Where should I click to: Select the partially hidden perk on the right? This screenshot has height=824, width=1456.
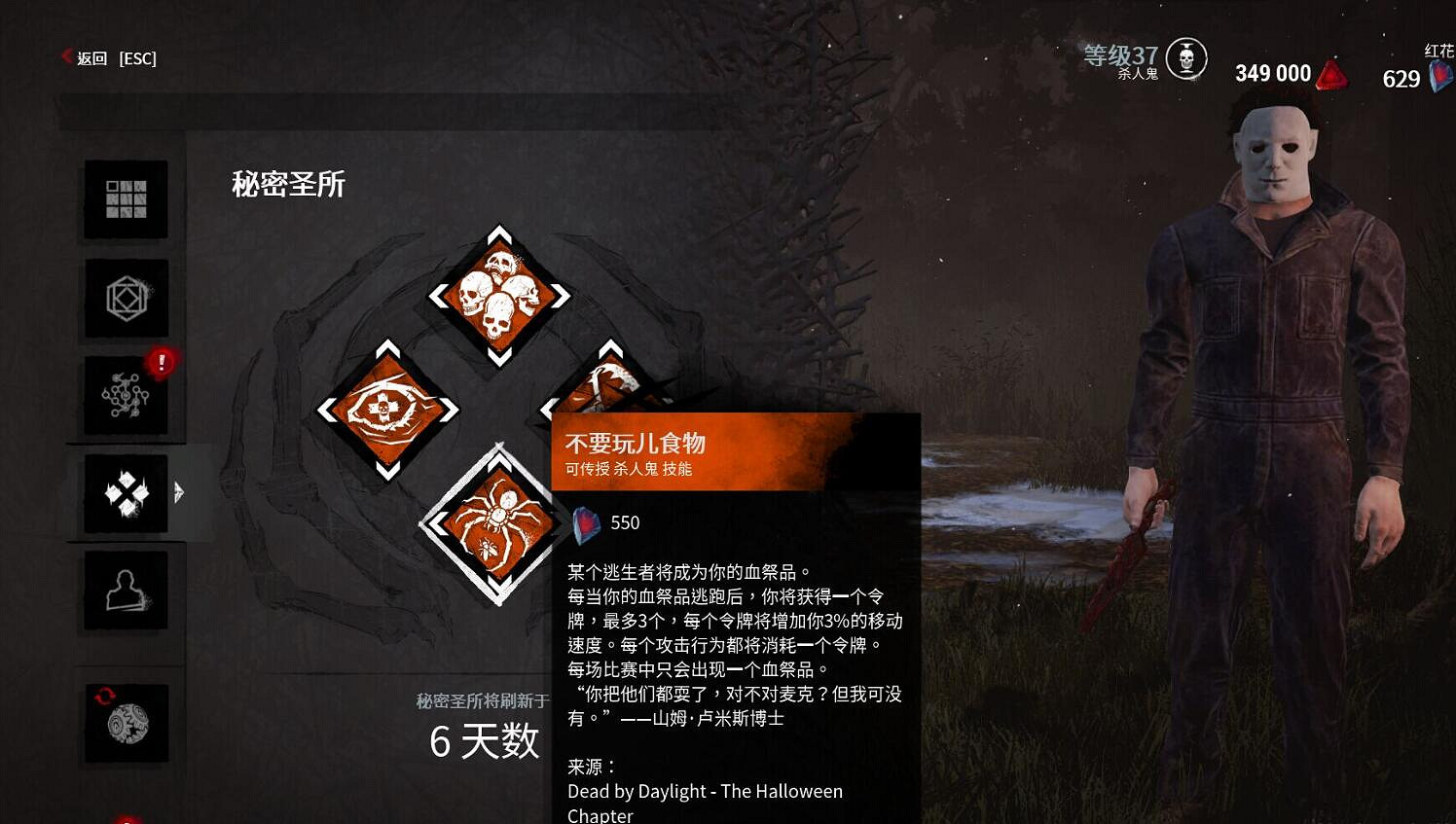[613, 389]
